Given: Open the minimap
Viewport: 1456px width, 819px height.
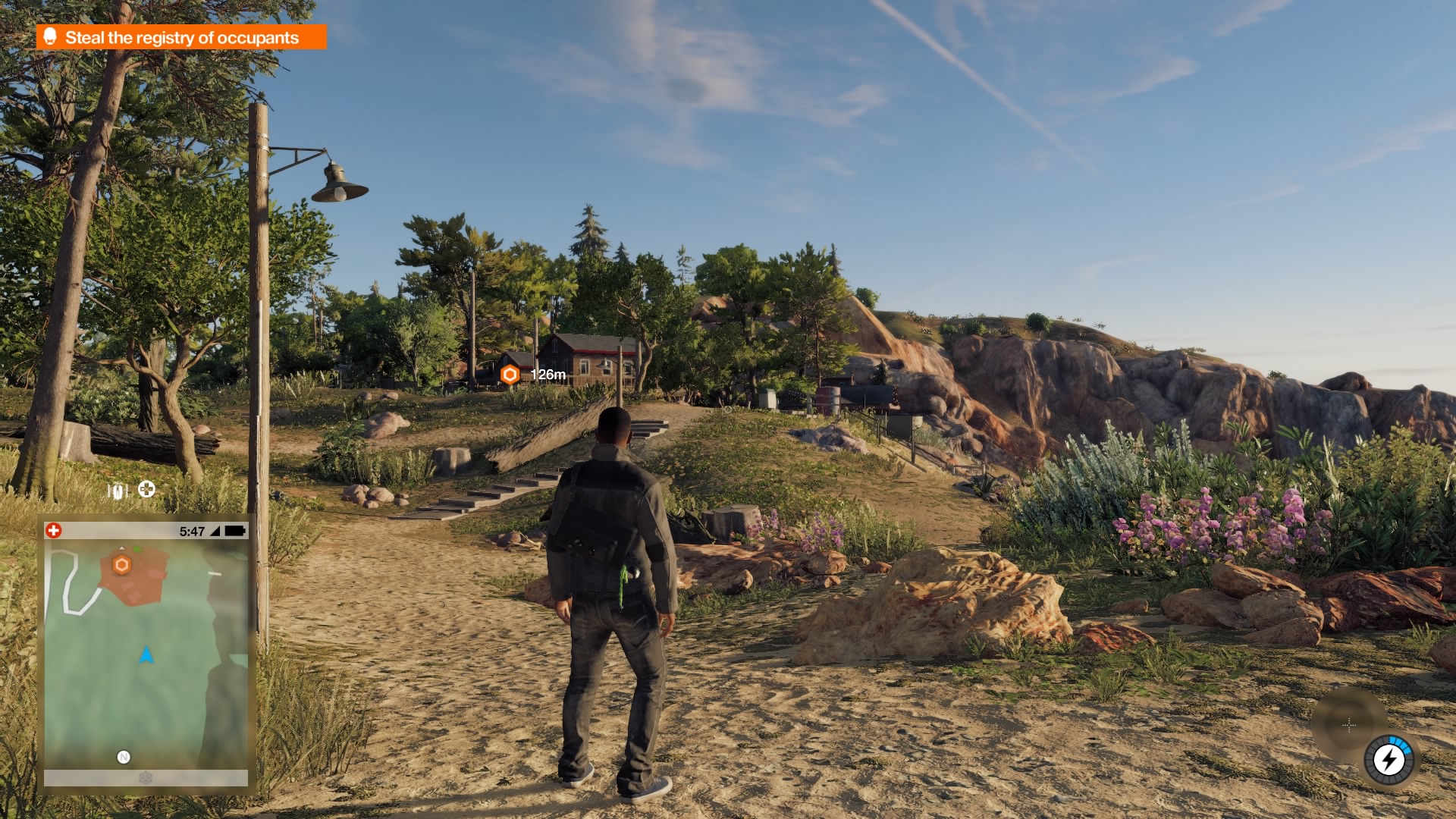Looking at the screenshot, I should coord(146,652).
